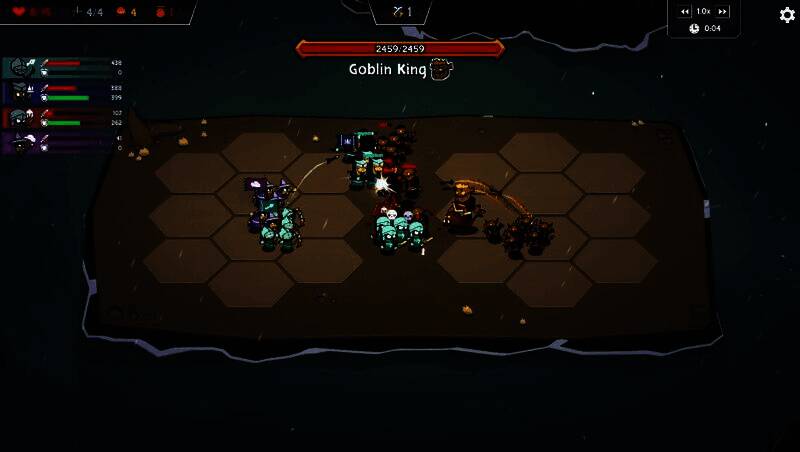Click the Goblin King boss portrait icon

441,69
